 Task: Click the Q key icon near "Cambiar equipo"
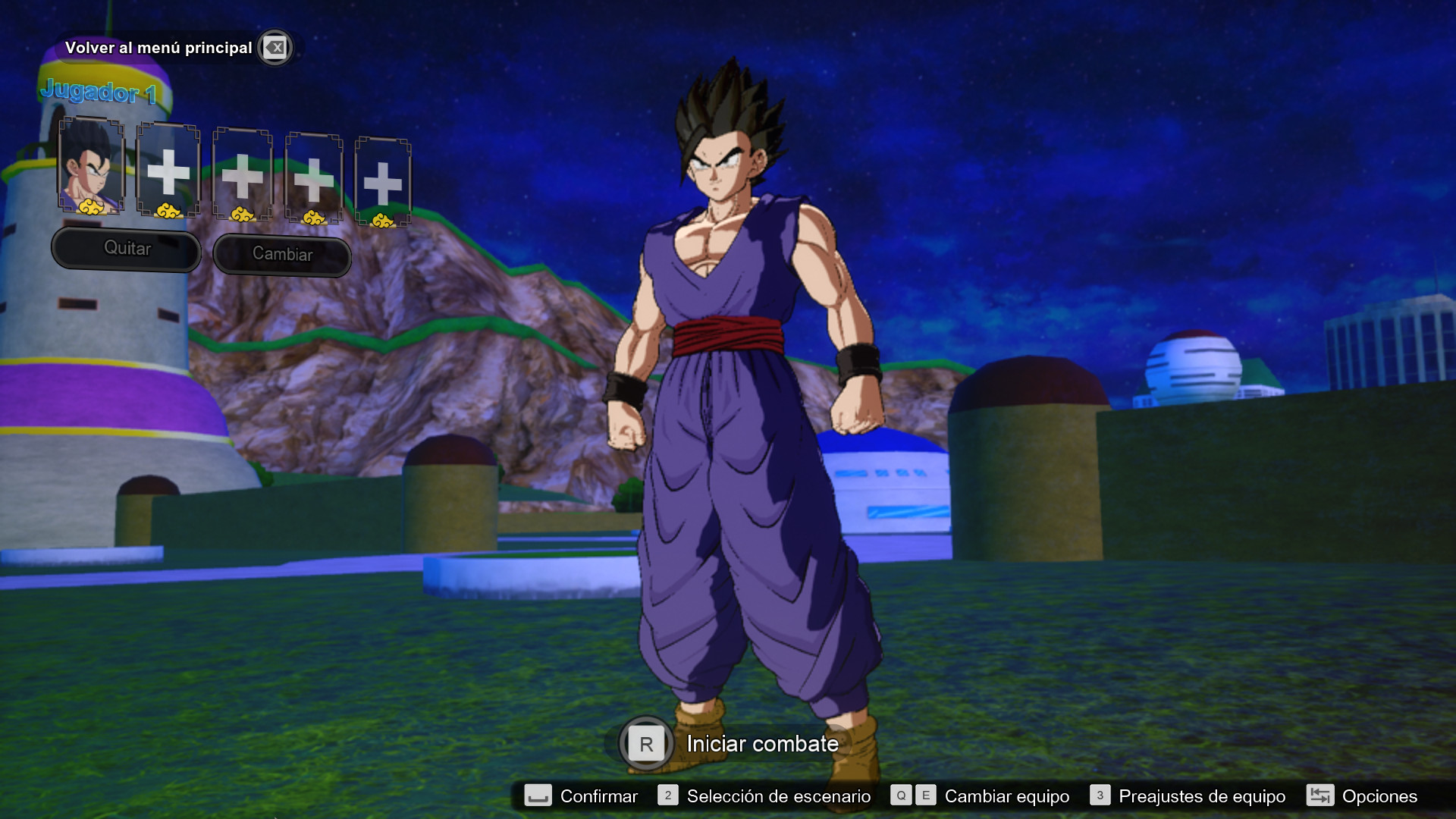pos(900,796)
